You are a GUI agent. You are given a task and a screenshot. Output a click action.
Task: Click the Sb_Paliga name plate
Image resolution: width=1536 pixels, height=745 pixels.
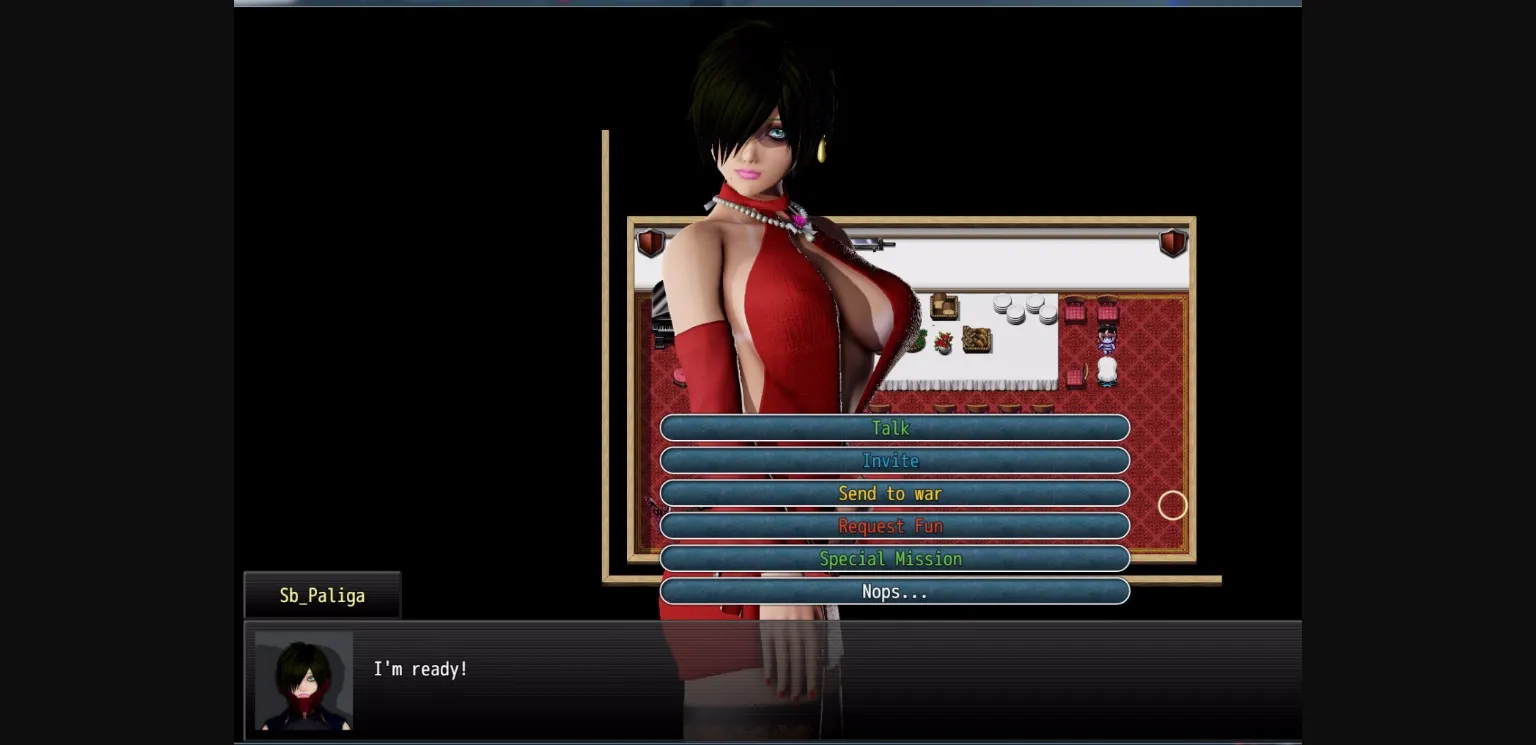tap(322, 596)
